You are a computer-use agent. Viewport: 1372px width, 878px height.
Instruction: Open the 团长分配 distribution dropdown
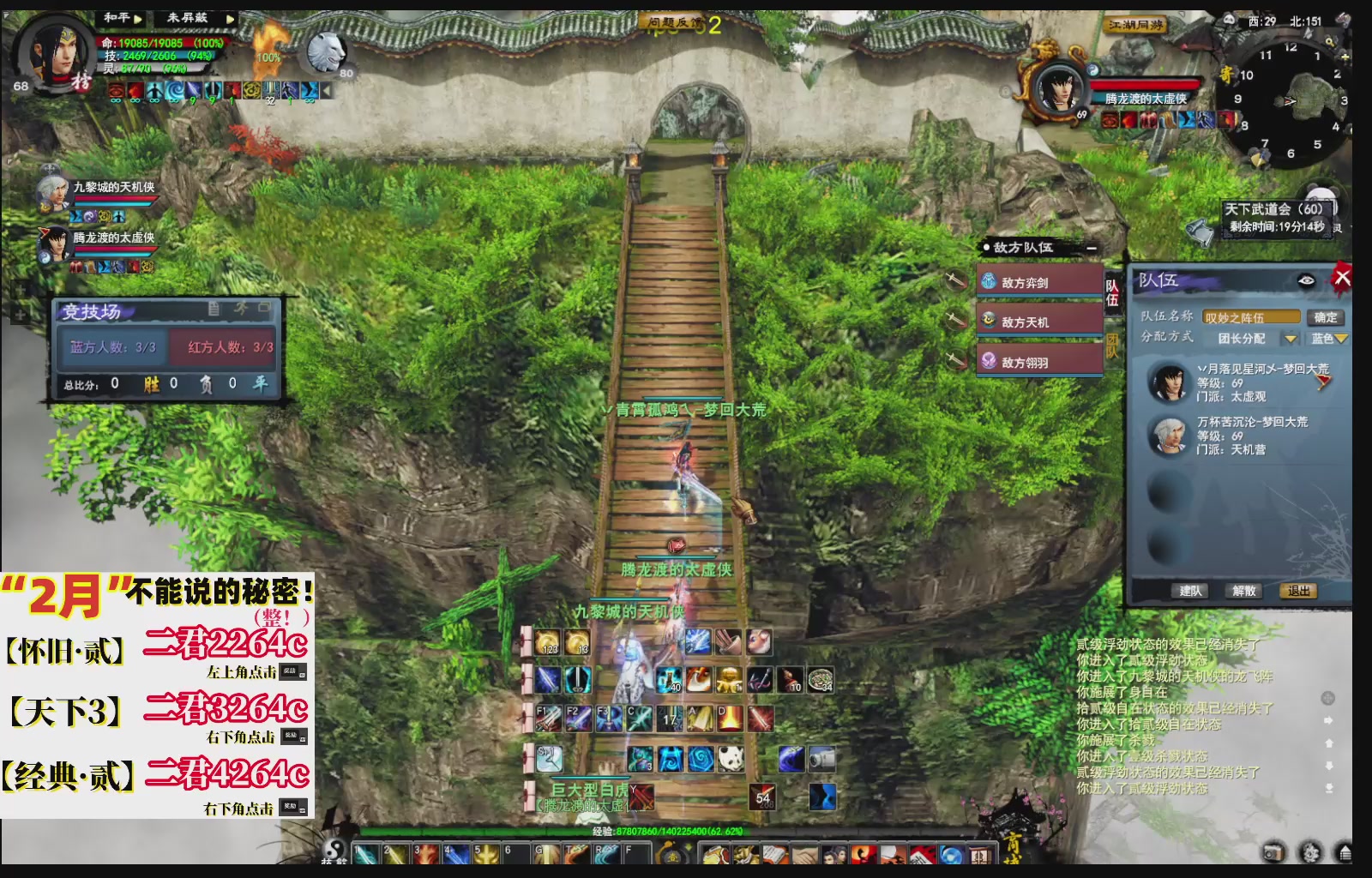tap(1291, 340)
